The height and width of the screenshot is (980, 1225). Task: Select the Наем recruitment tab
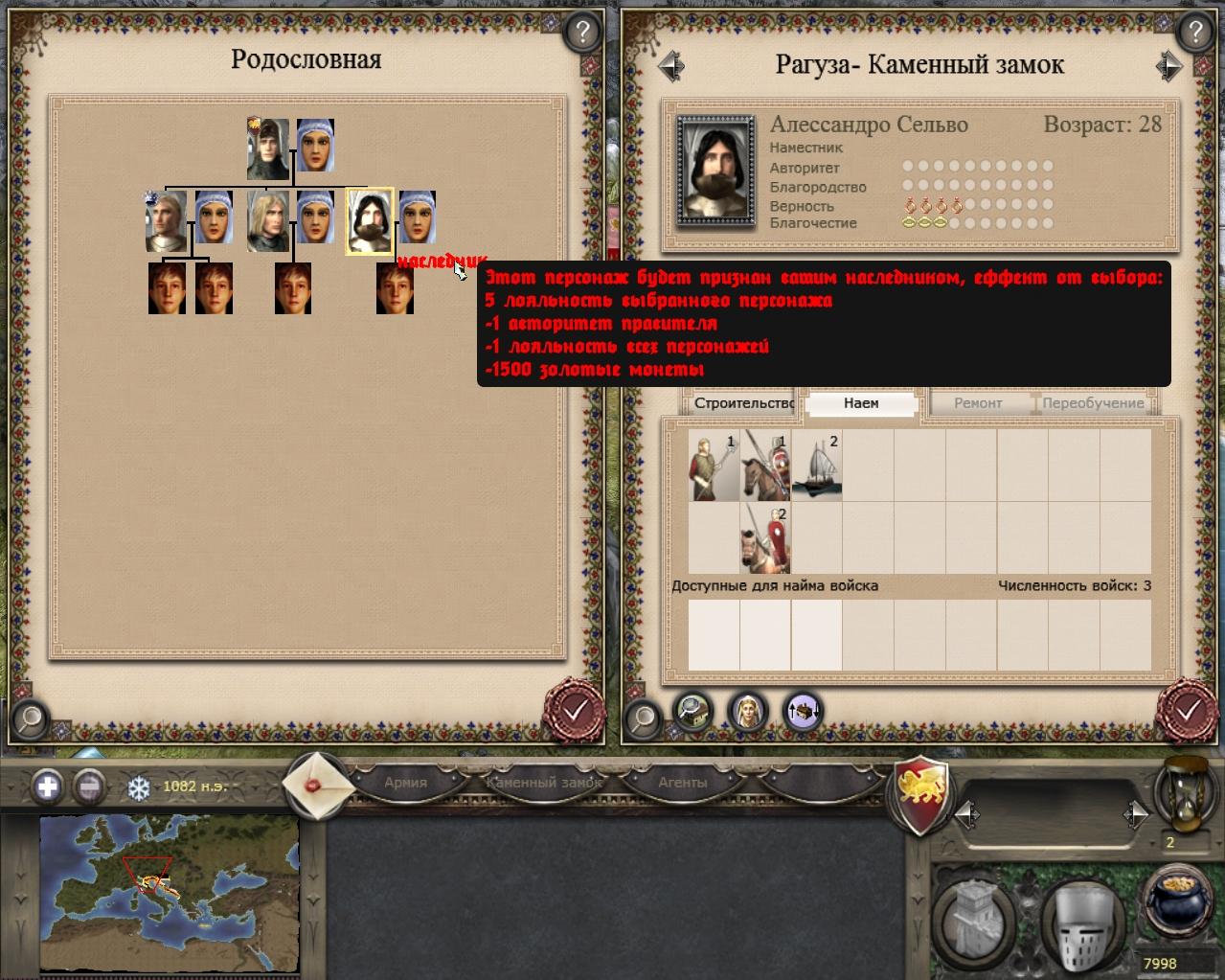point(861,403)
